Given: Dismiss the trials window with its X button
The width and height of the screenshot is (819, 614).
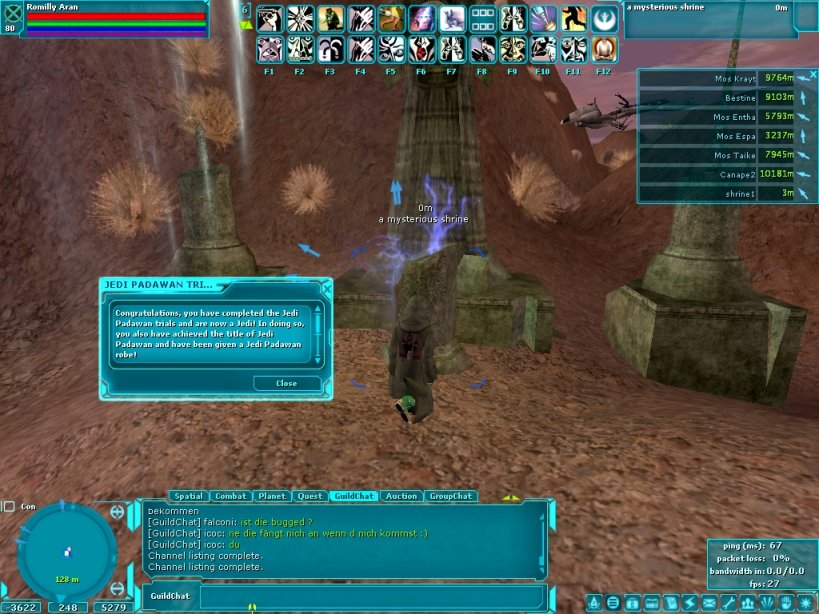Looking at the screenshot, I should [326, 285].
